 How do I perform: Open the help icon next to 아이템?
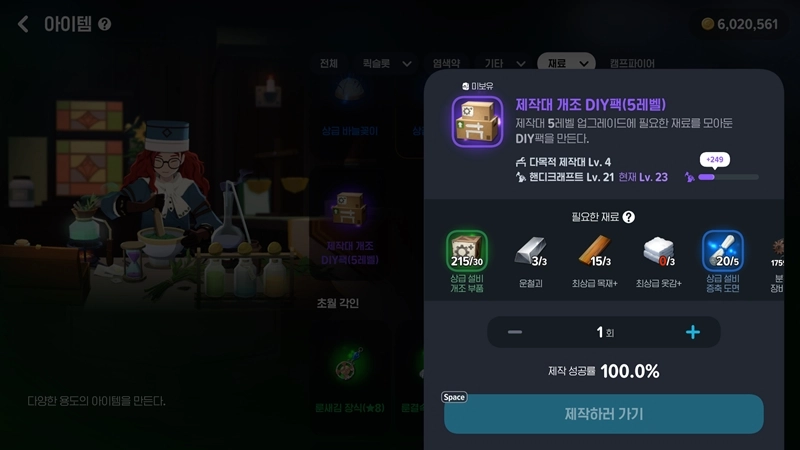pos(105,24)
